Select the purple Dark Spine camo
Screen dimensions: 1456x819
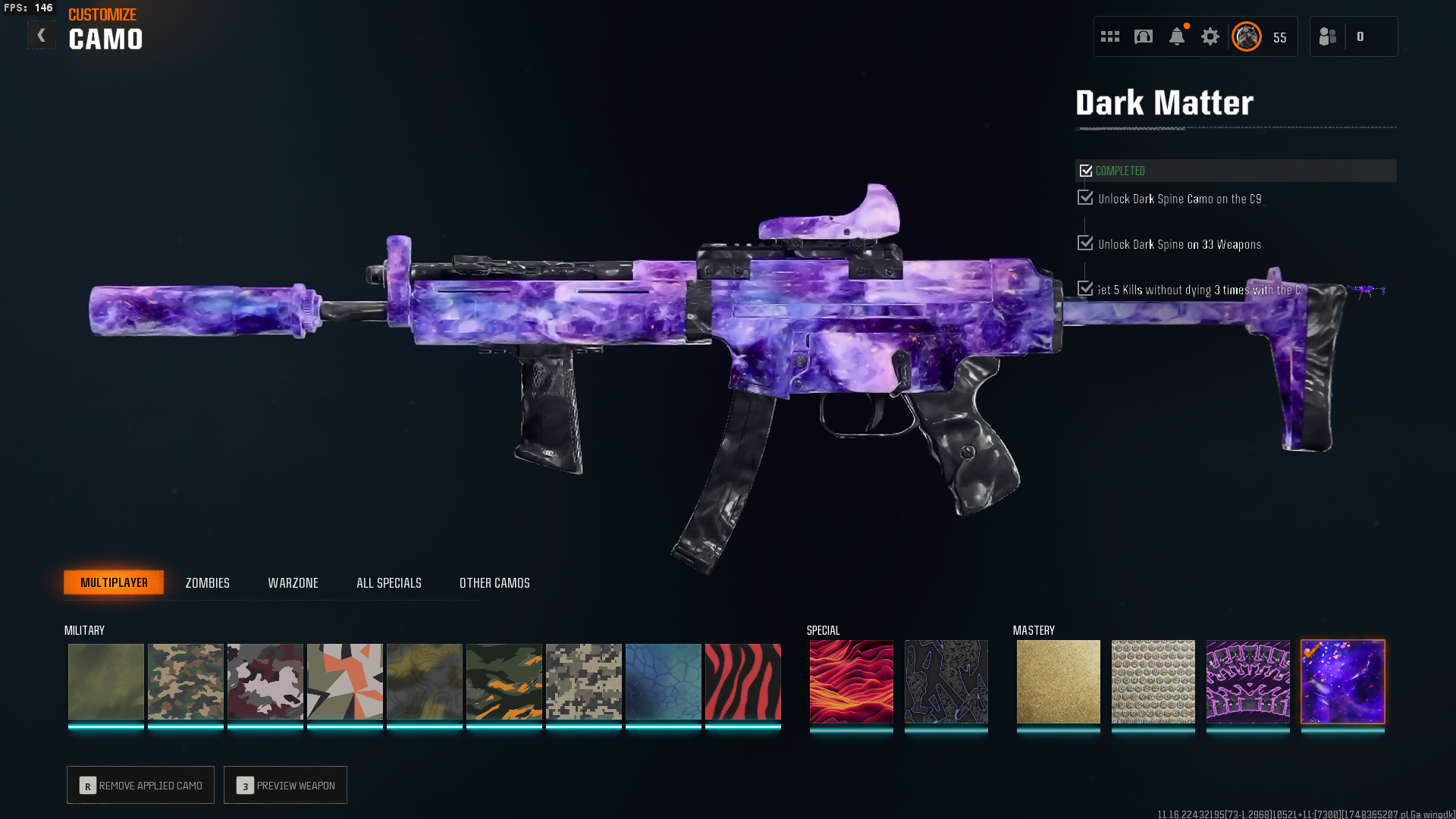click(1247, 681)
